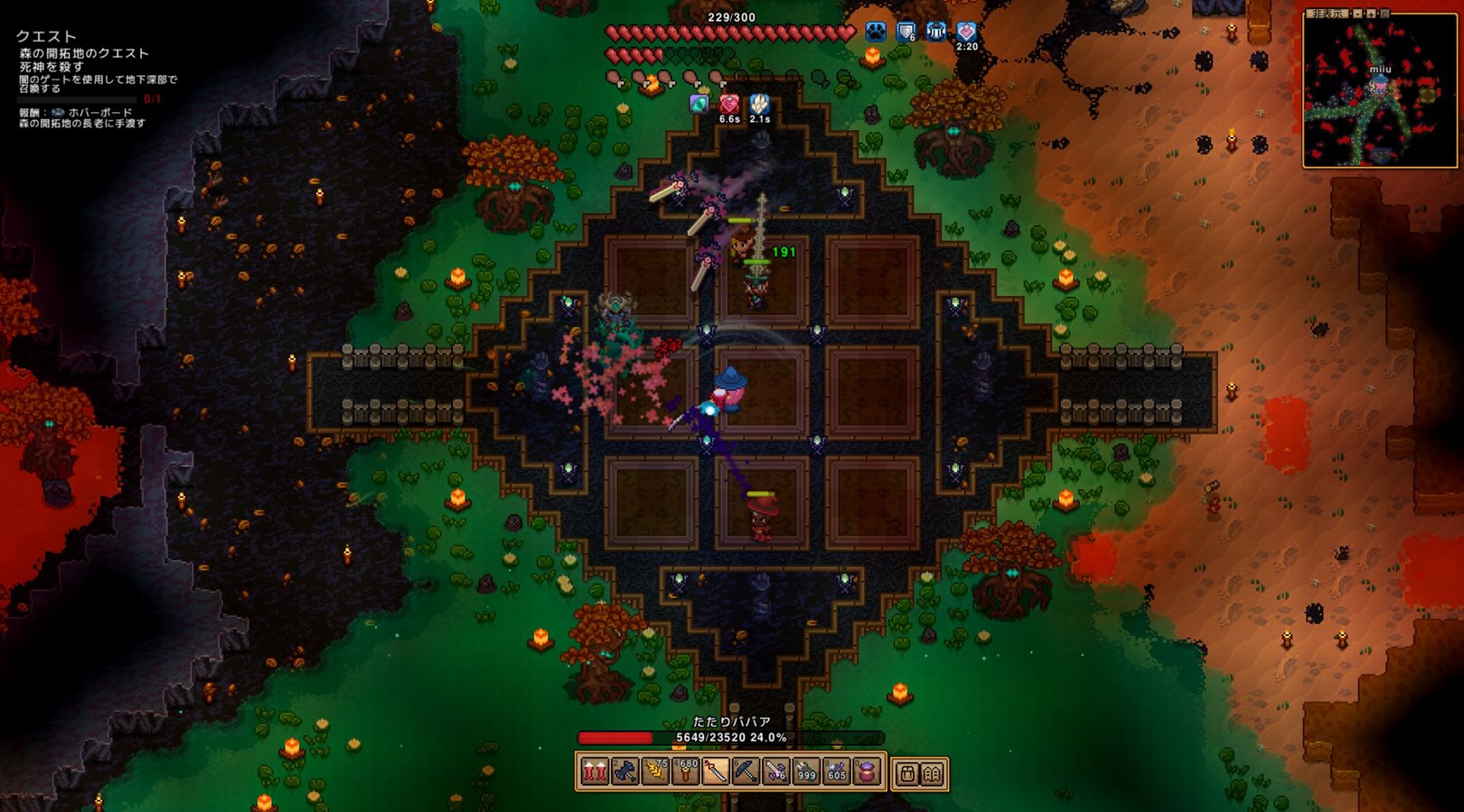The width and height of the screenshot is (1464, 812).
Task: Select the torch stack of 680
Action: [x=685, y=772]
